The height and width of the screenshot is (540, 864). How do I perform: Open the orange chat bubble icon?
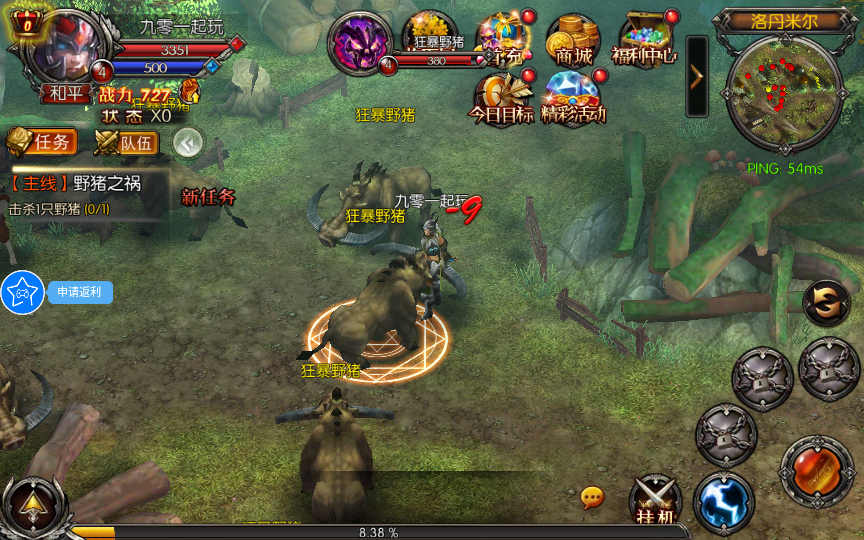pyautogui.click(x=592, y=496)
